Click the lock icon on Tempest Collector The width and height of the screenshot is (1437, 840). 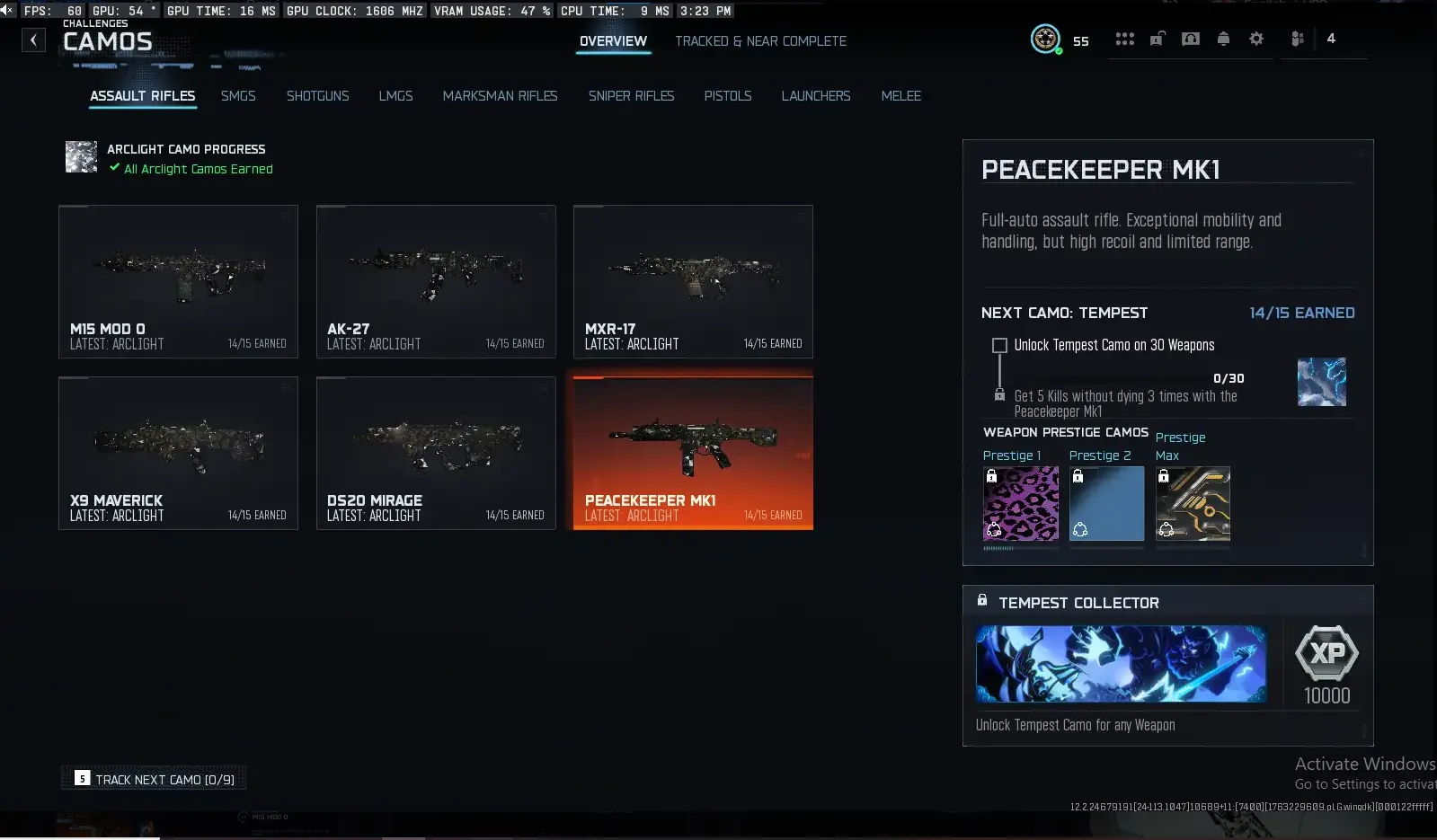tap(983, 600)
